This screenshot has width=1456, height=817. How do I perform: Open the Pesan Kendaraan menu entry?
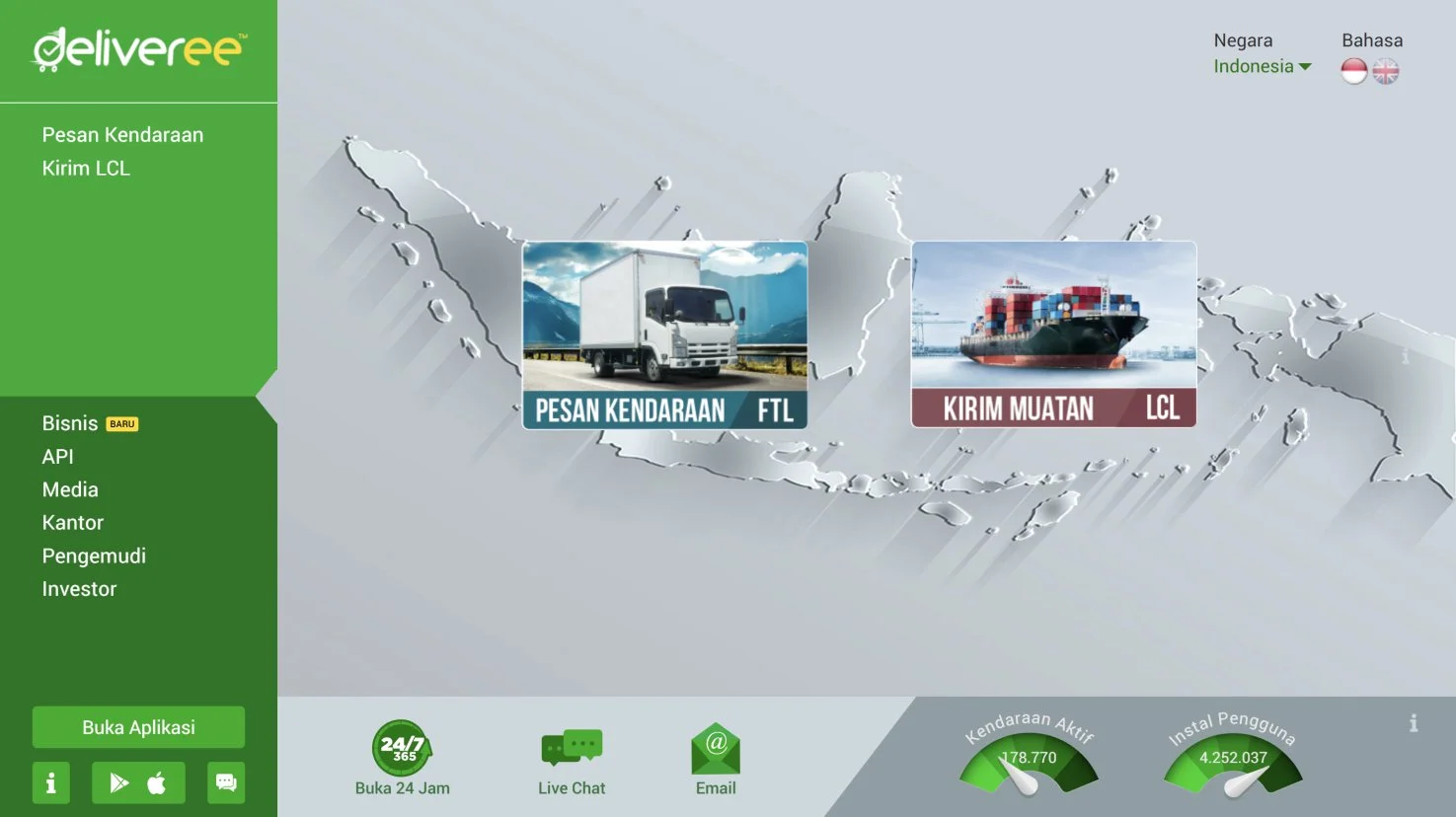click(x=122, y=135)
